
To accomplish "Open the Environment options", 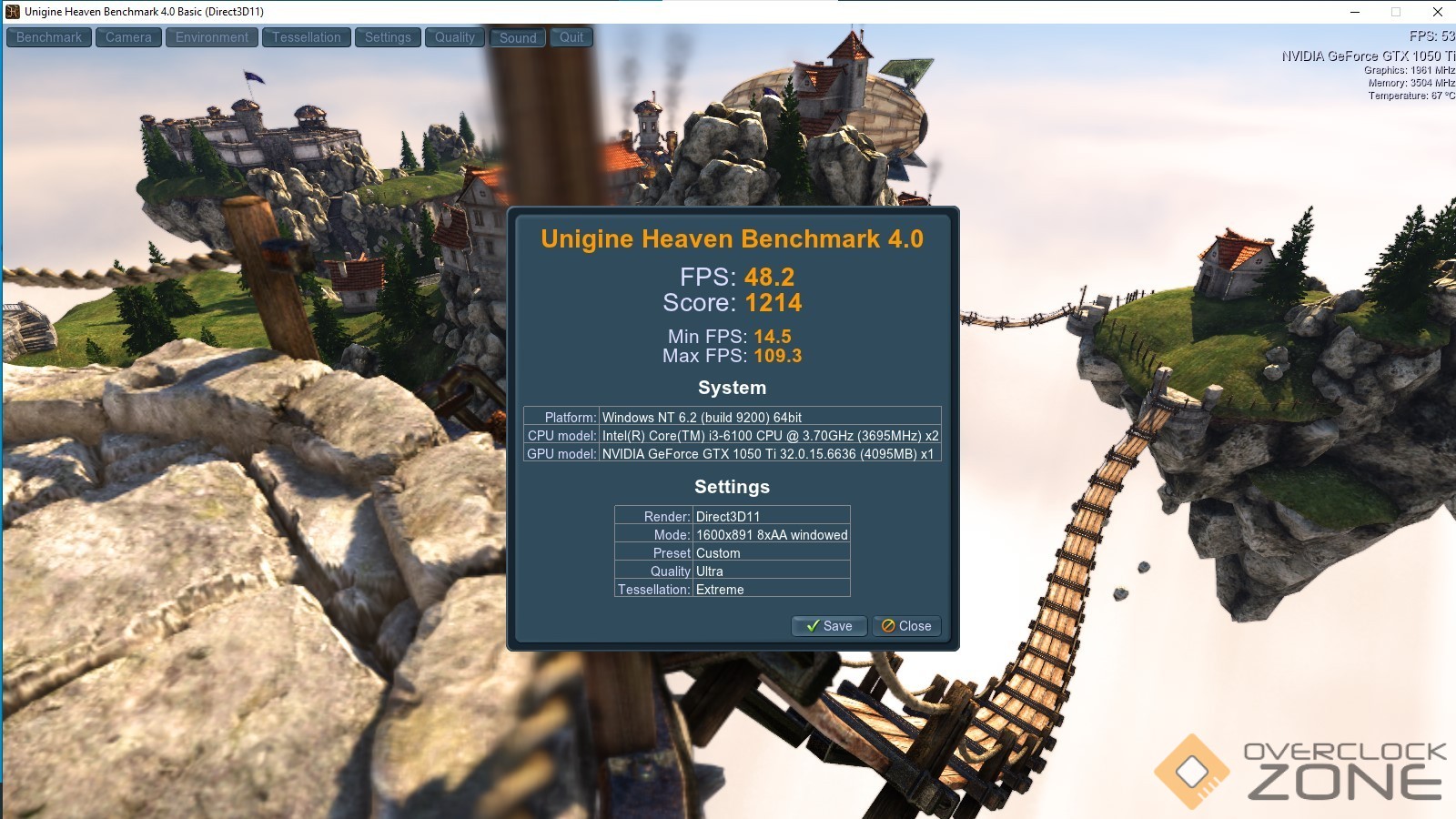I will [x=211, y=37].
